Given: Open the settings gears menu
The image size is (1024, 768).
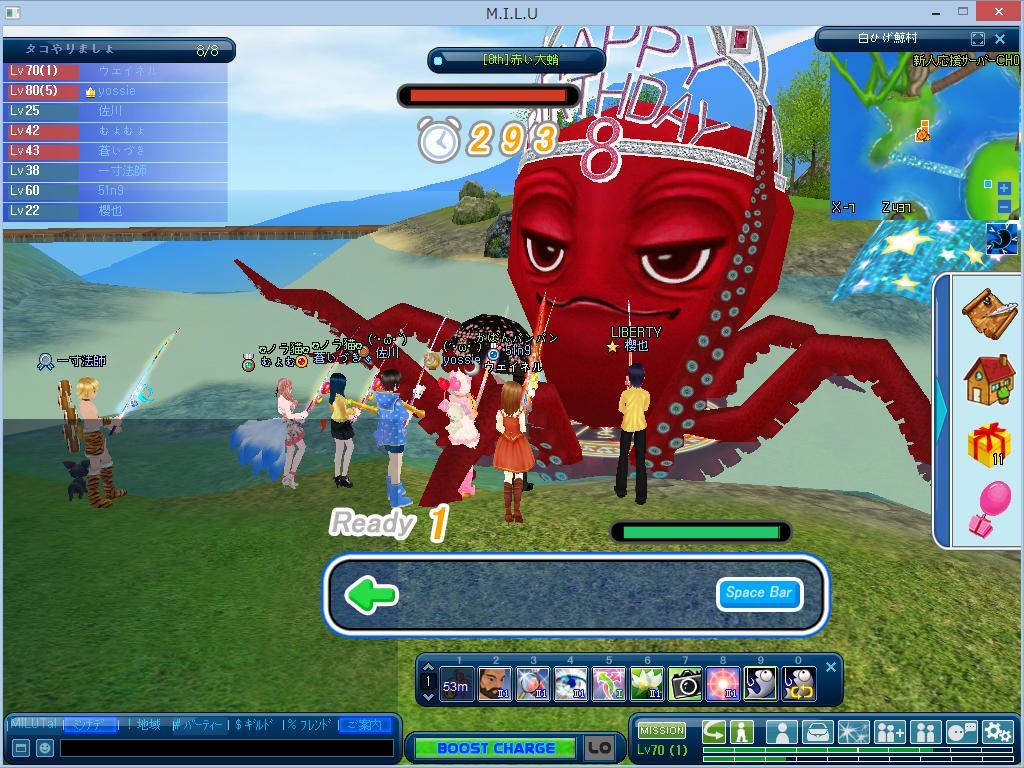Looking at the screenshot, I should coord(997,732).
